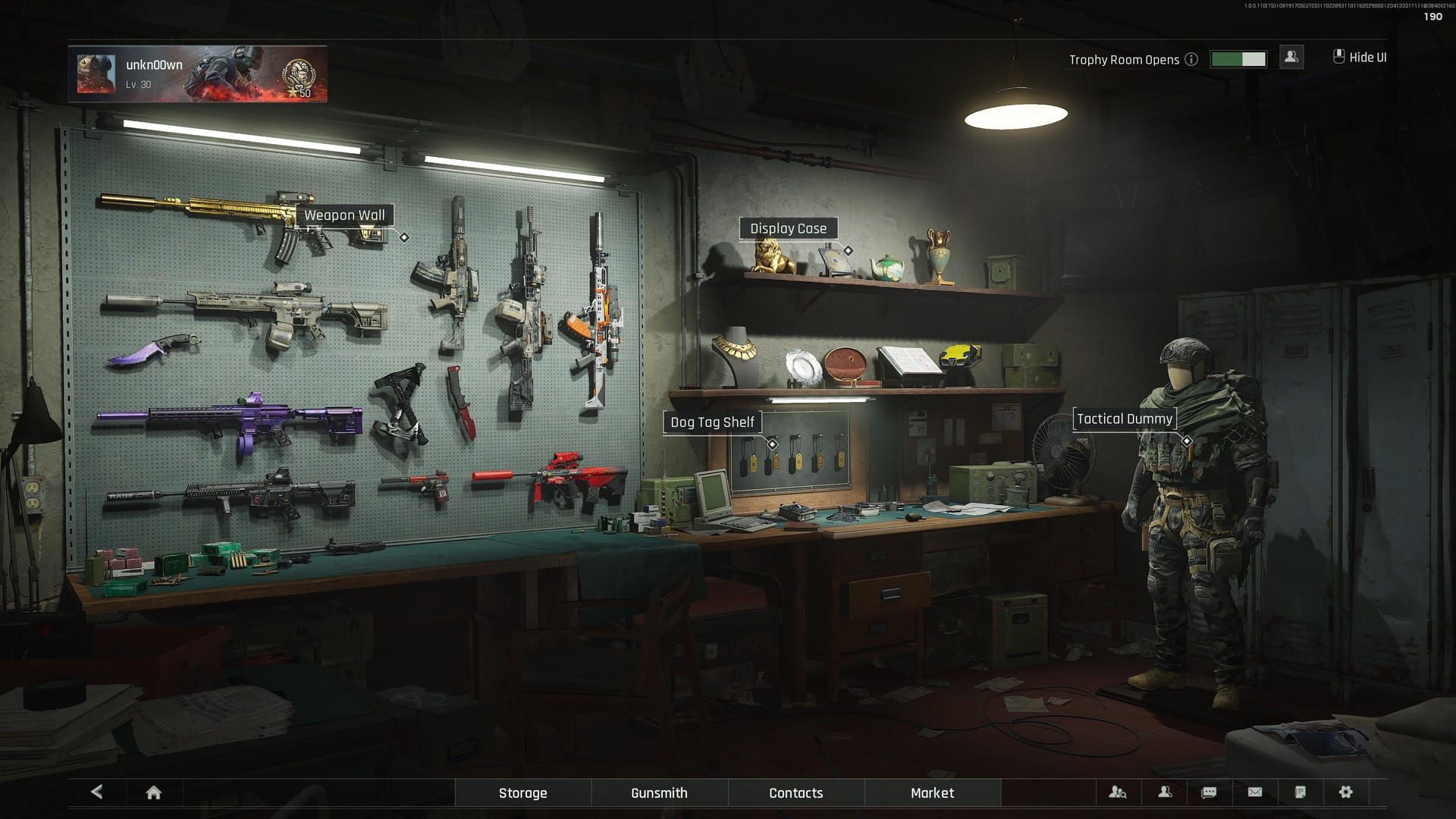The width and height of the screenshot is (1456, 819).
Task: Click the back arrow button
Action: click(x=96, y=792)
